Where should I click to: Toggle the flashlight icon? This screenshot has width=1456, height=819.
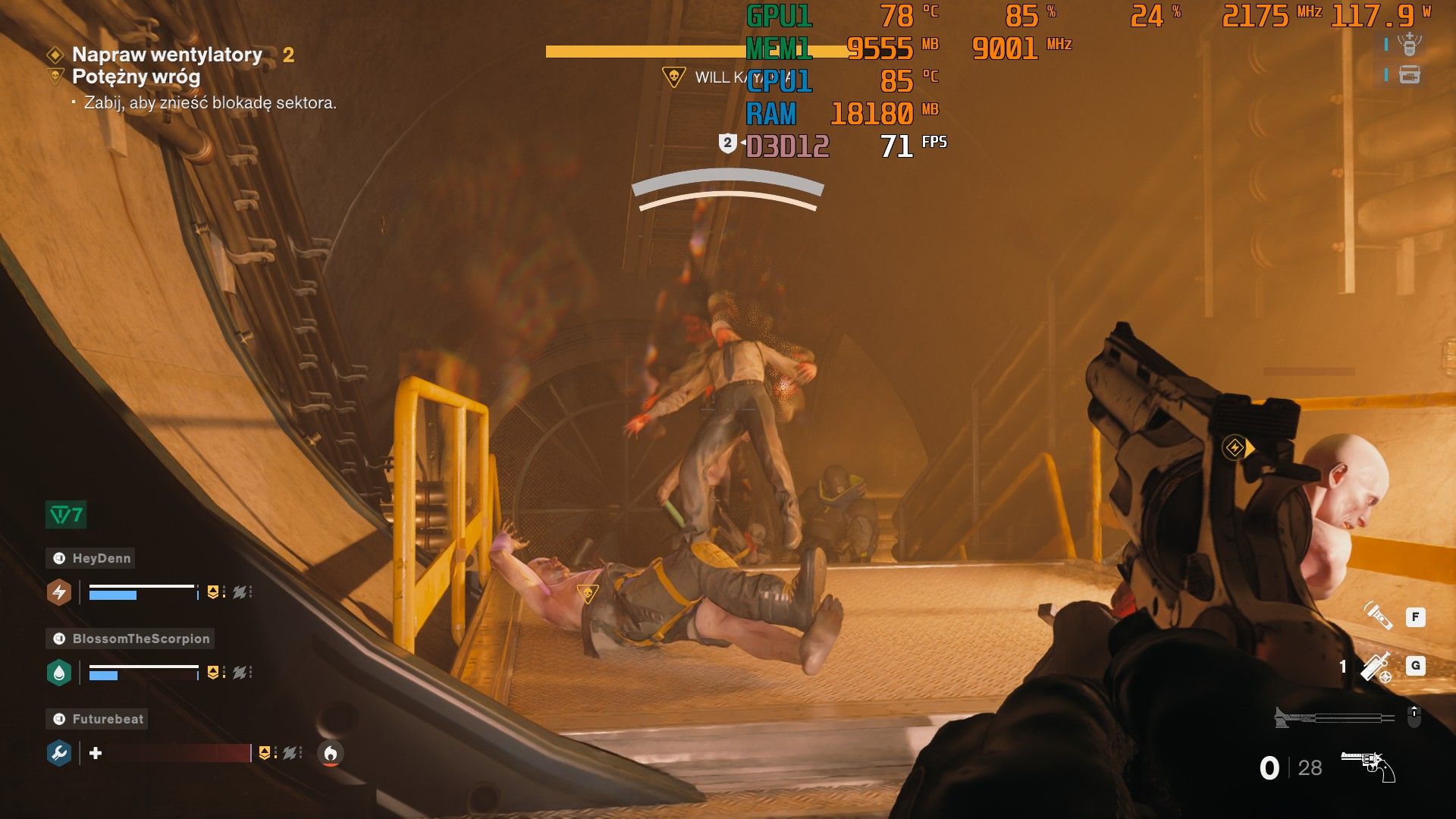tap(1377, 616)
